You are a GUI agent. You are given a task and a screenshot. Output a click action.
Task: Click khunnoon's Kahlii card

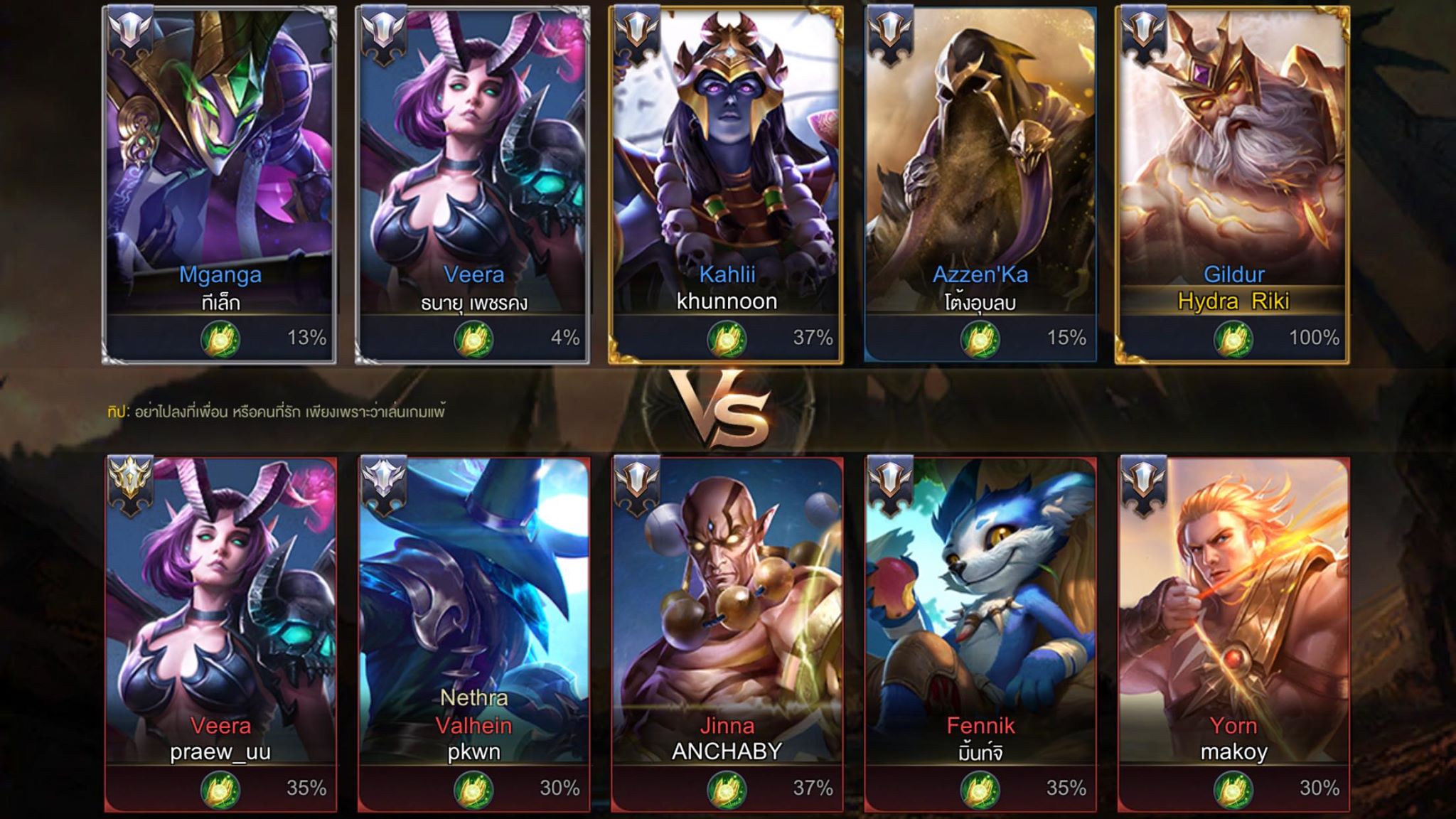pyautogui.click(x=726, y=185)
